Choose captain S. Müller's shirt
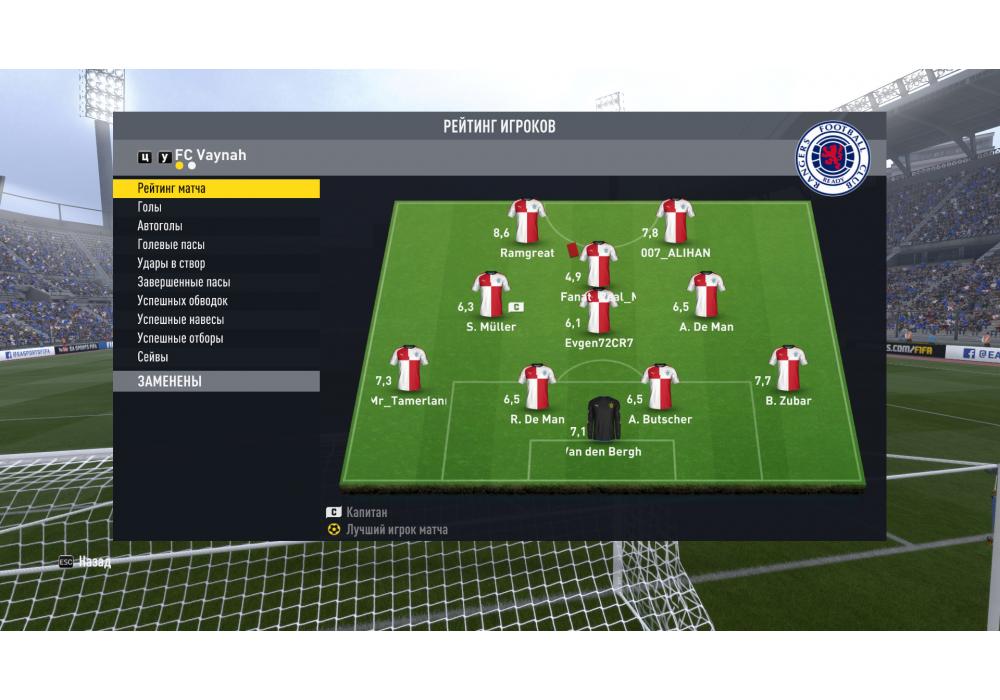This screenshot has height=700, width=1000. coord(491,296)
